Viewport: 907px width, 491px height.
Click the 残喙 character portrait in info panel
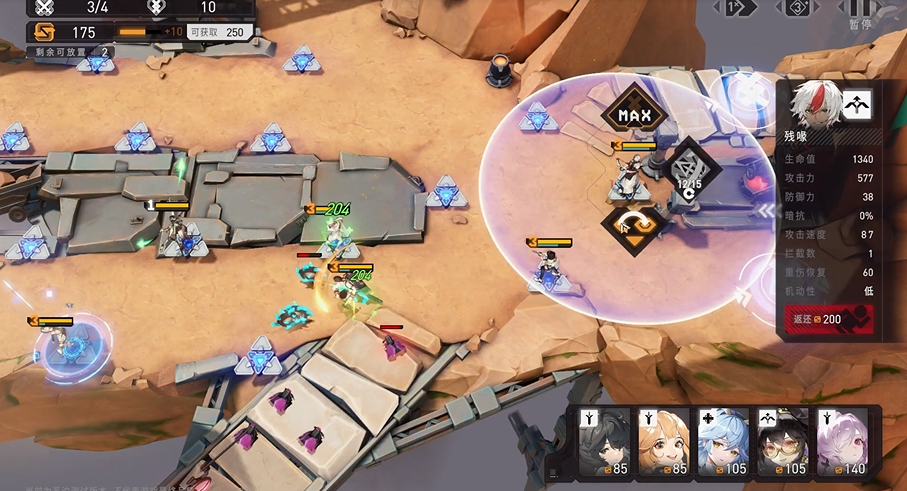[812, 104]
